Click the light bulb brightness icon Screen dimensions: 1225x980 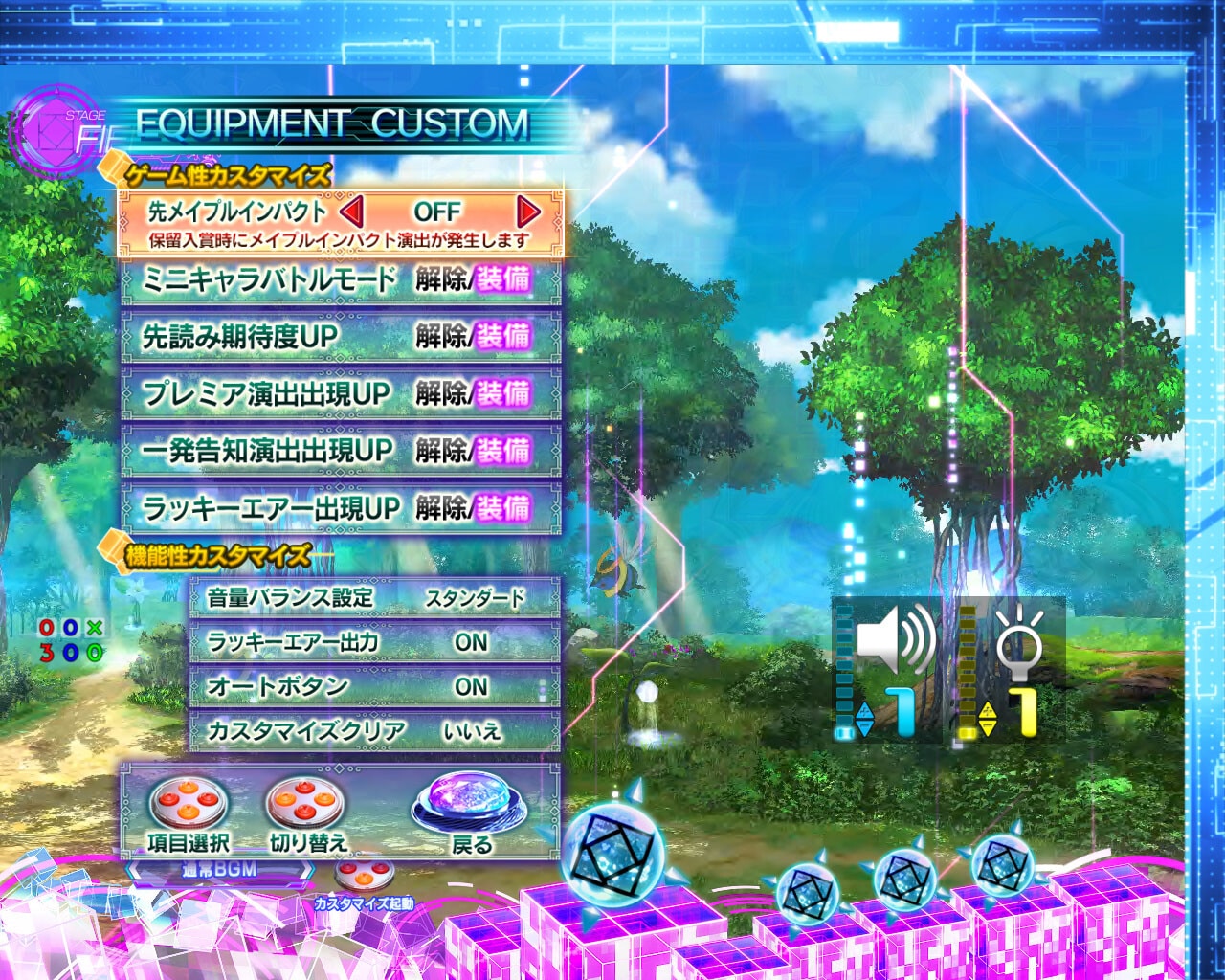point(1018,636)
